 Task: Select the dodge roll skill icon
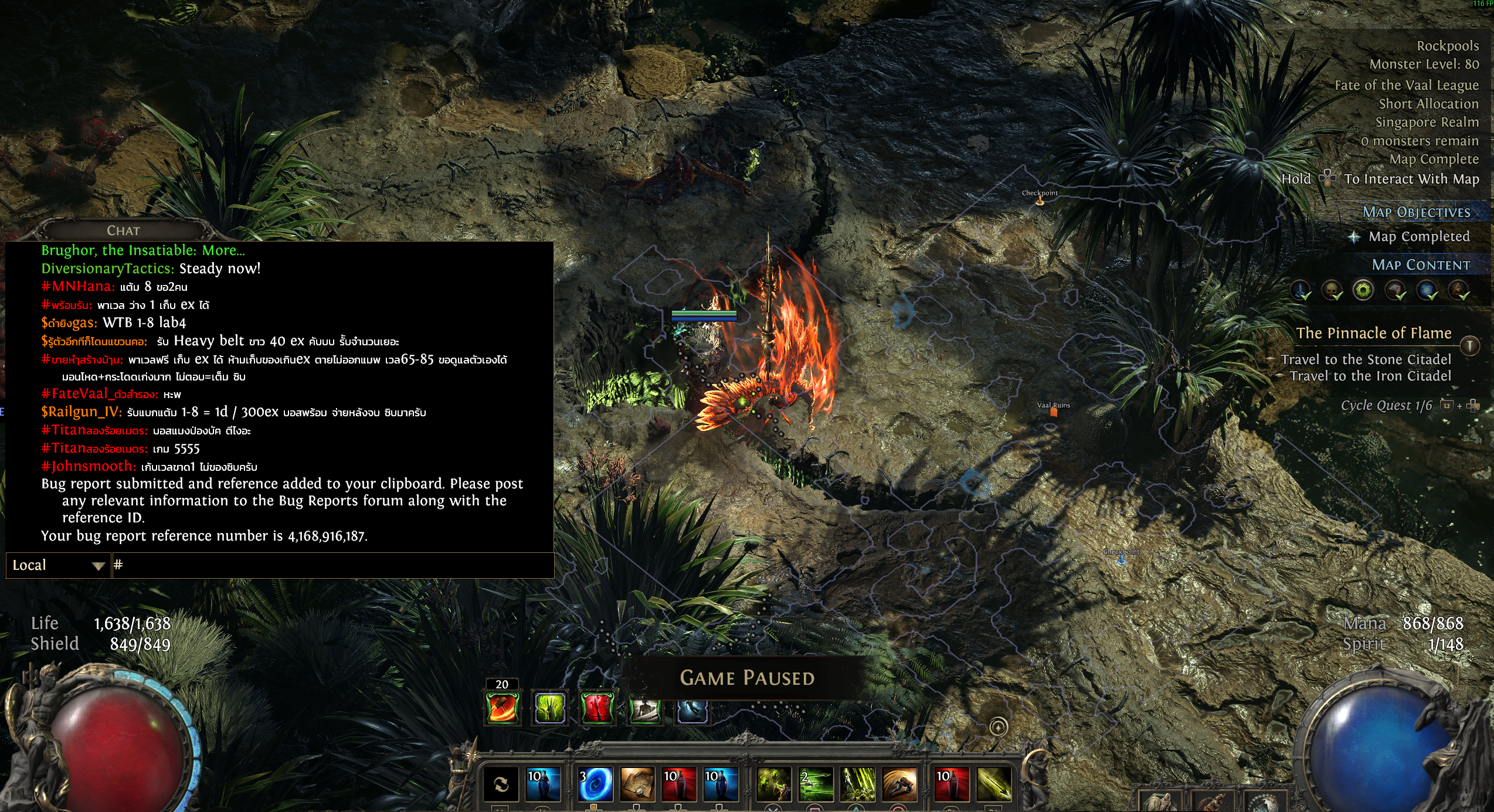coord(899,784)
